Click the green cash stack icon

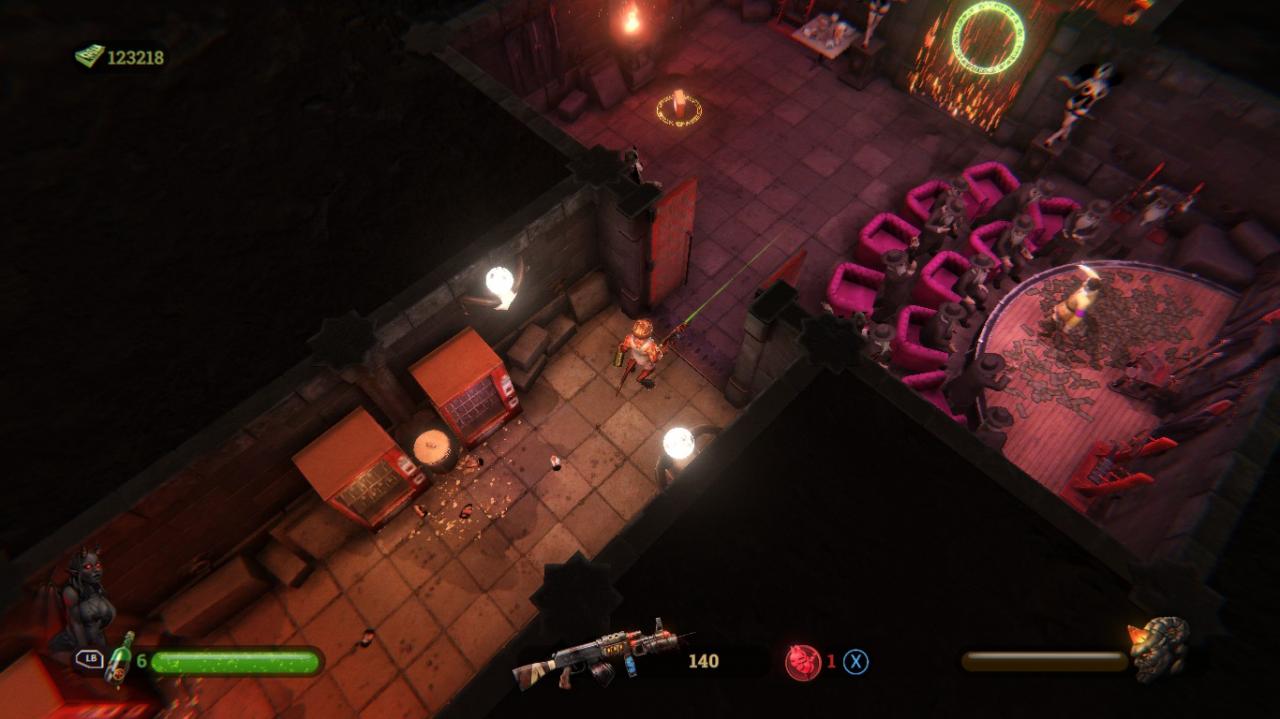tap(89, 56)
